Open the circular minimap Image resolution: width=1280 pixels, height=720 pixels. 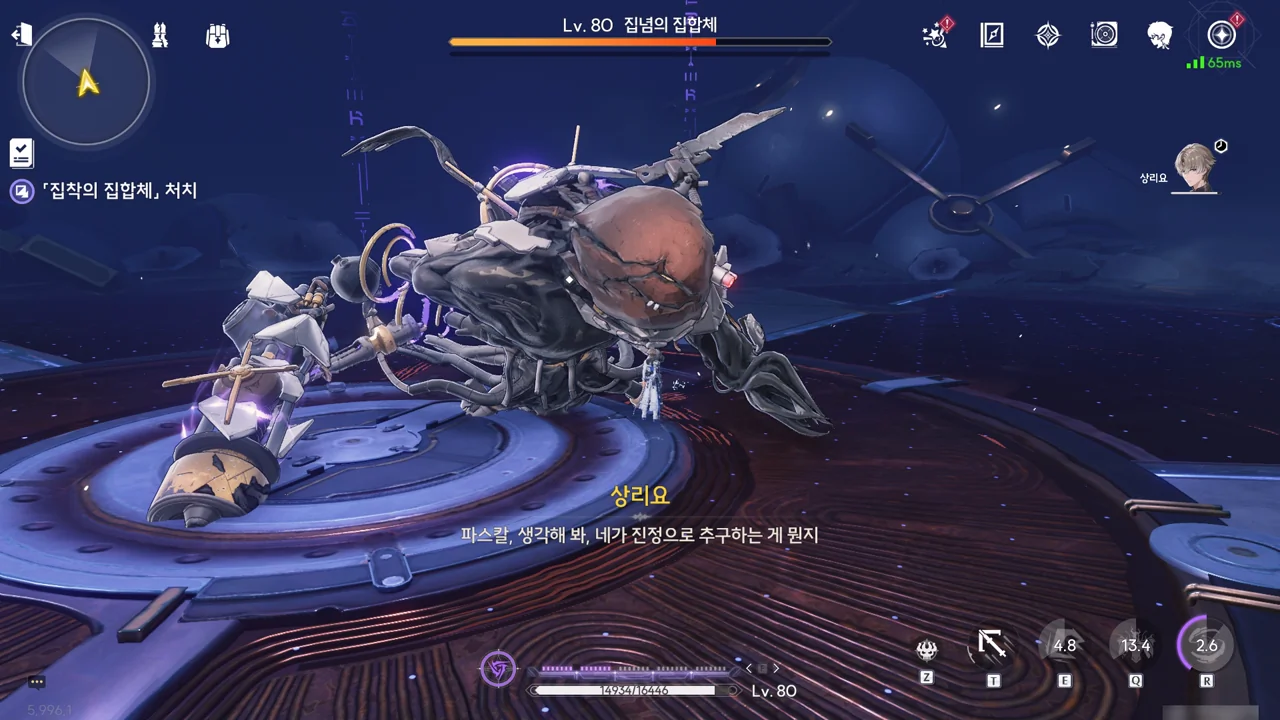pos(86,82)
